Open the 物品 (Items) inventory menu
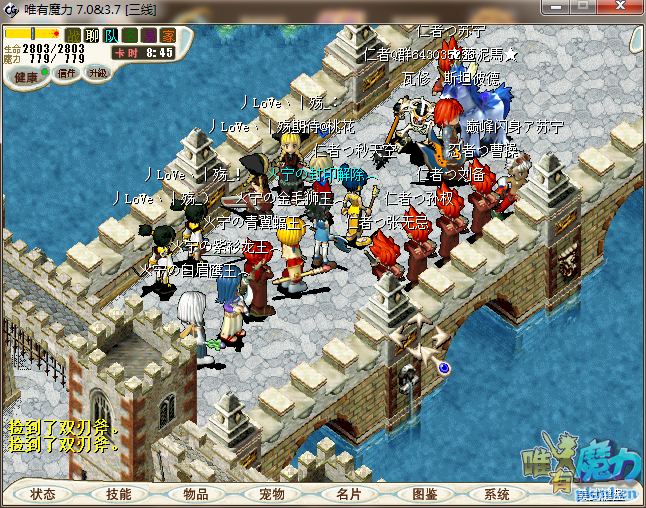 point(194,494)
